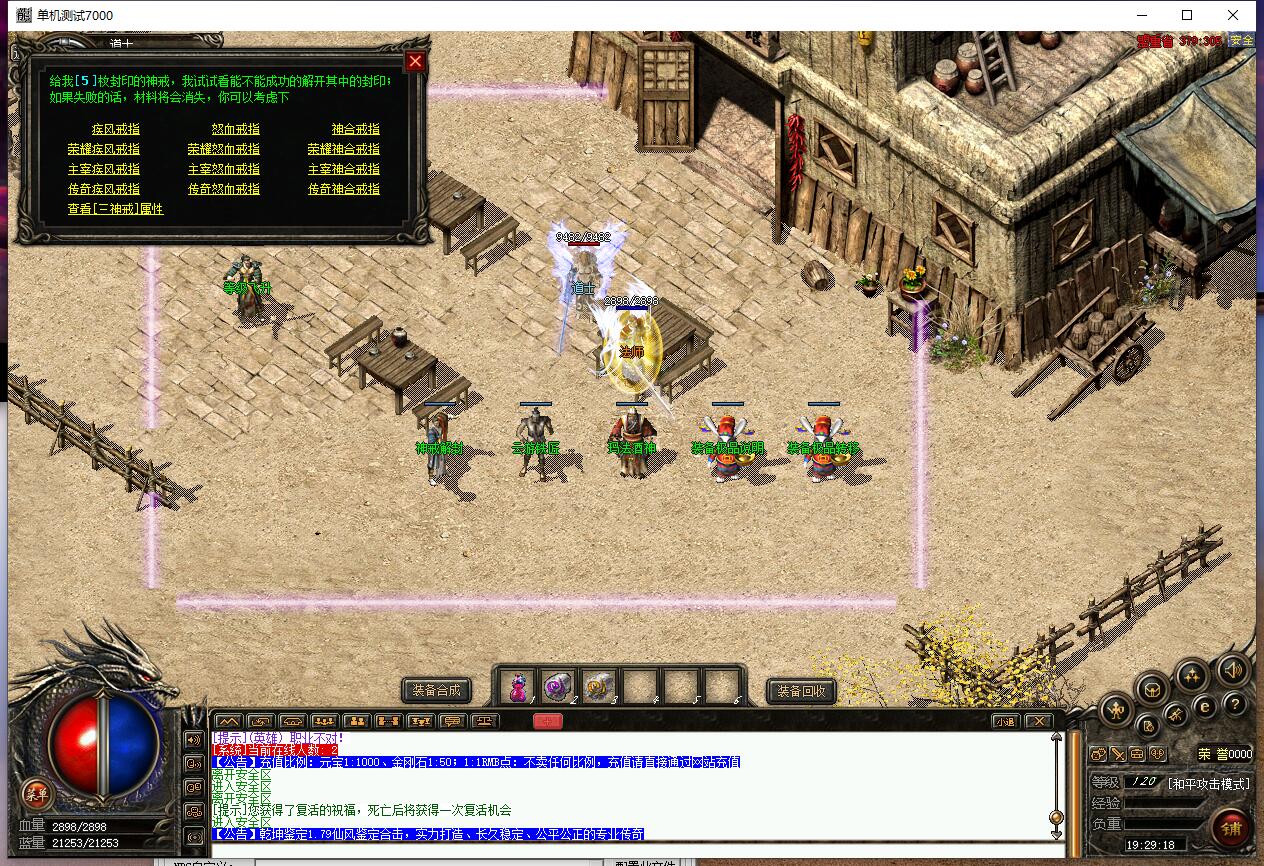Click the 小退 logout button

tap(1005, 721)
